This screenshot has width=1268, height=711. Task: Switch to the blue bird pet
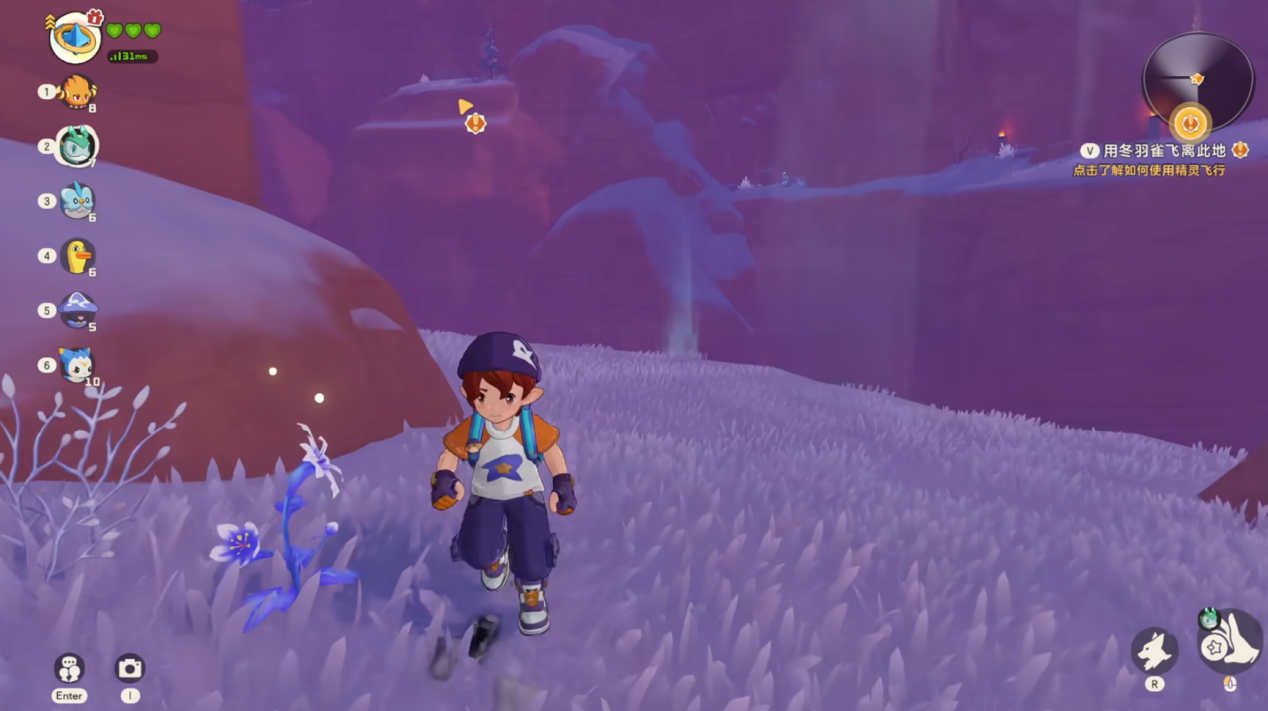[77, 201]
